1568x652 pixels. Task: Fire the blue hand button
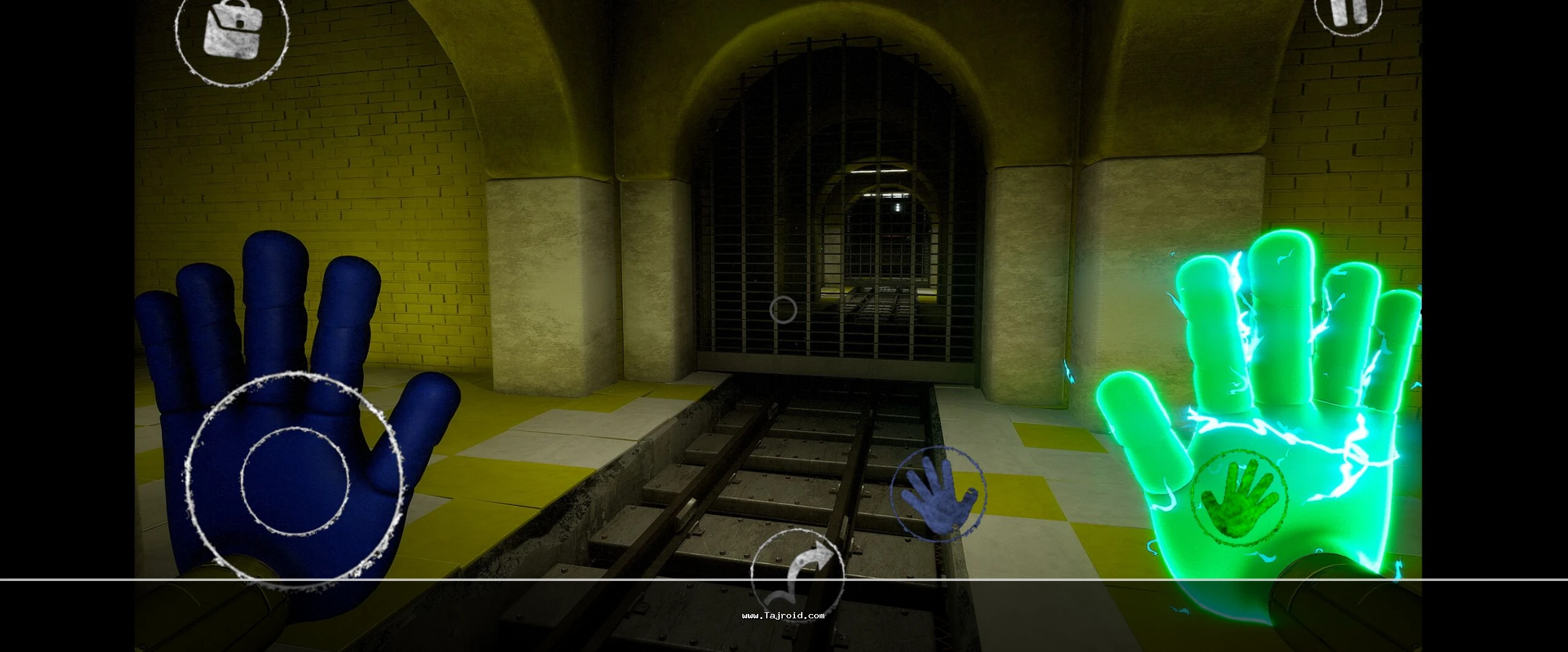coord(938,493)
